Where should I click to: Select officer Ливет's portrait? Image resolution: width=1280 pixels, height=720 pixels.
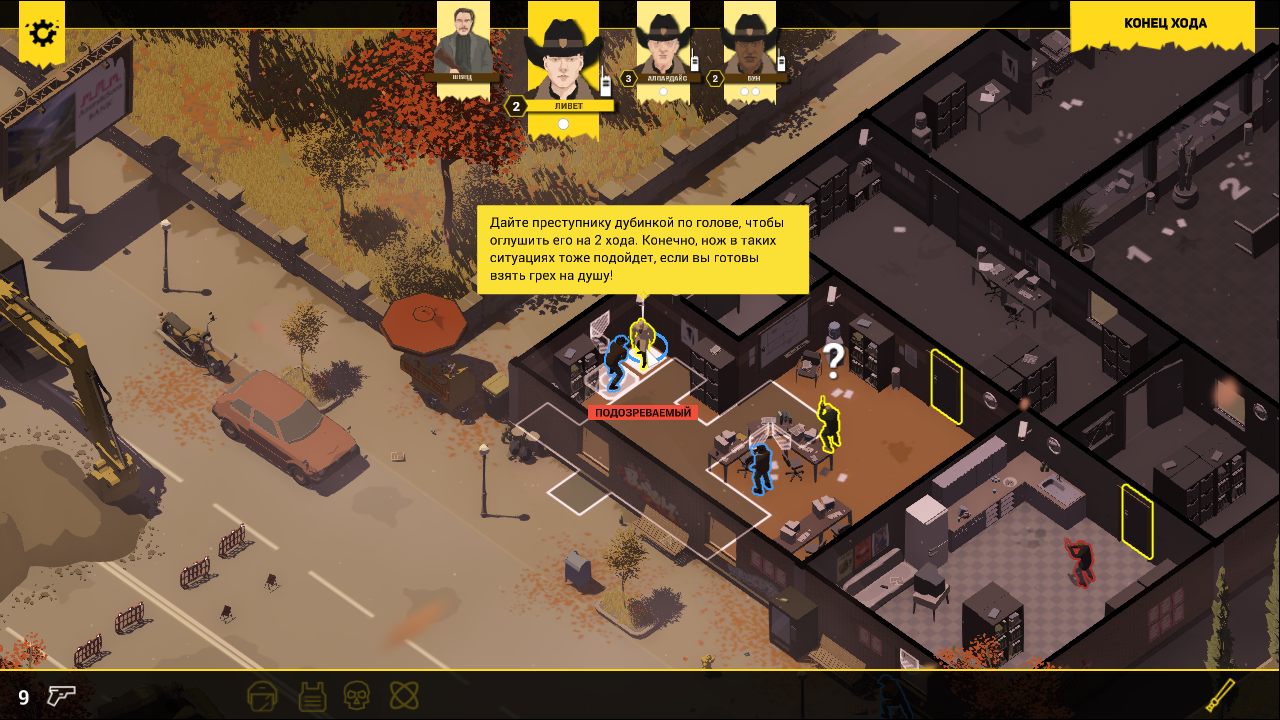tap(563, 55)
